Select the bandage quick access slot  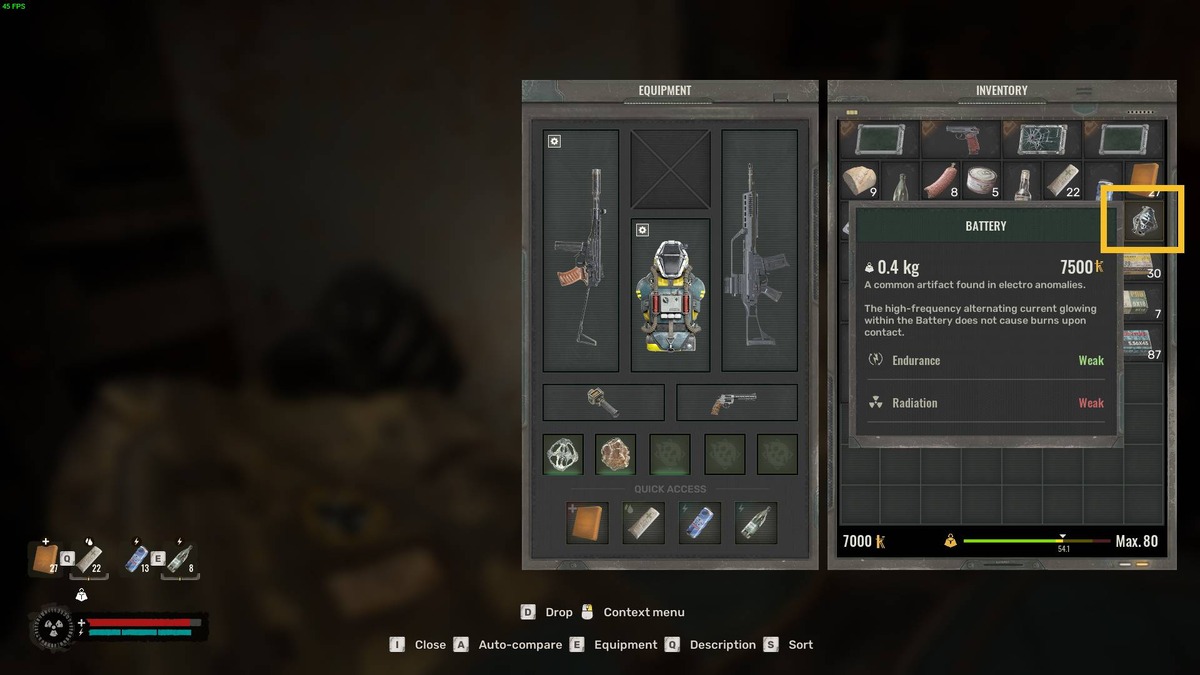click(643, 522)
